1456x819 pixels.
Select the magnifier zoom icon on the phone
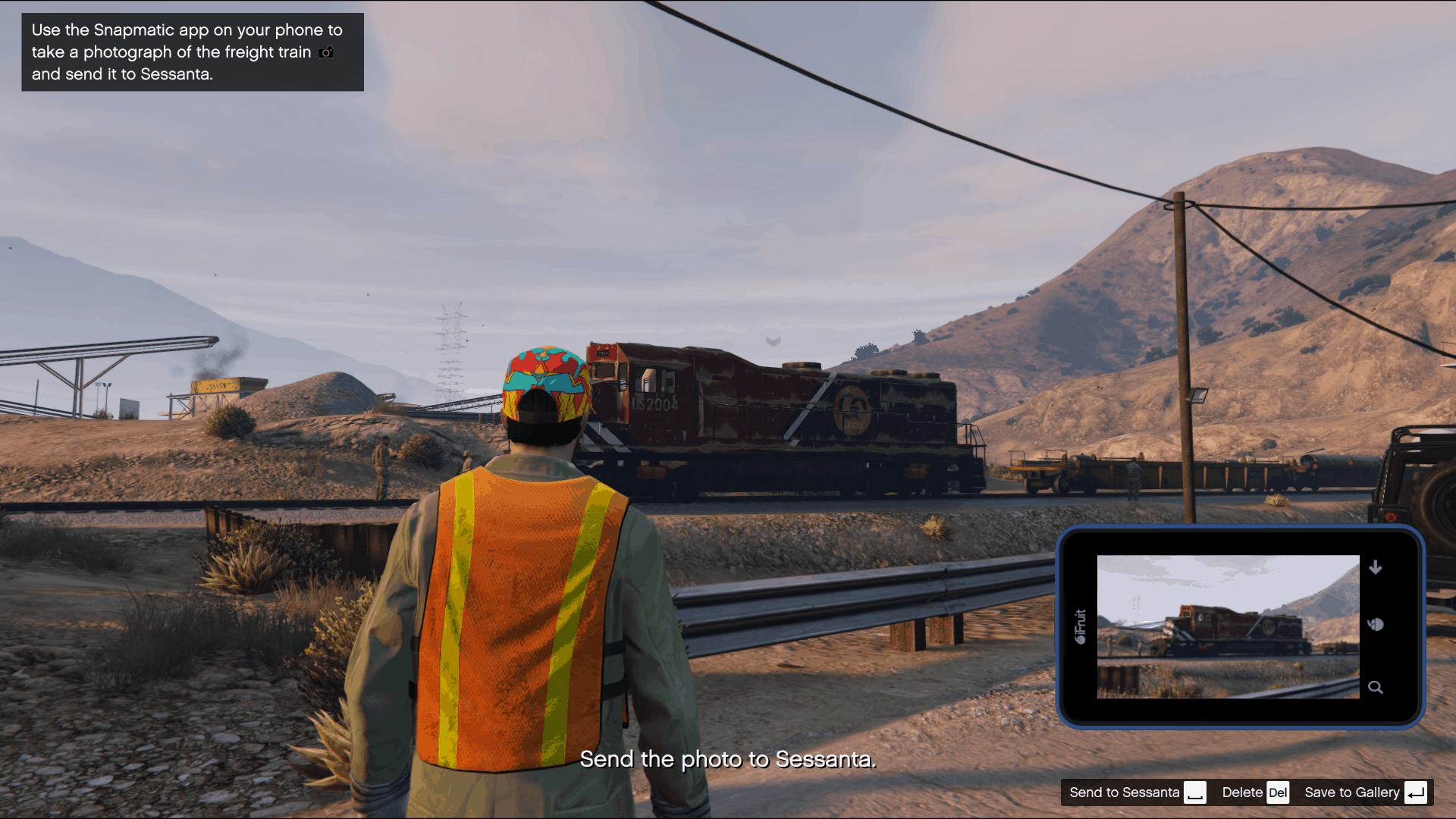point(1376,687)
